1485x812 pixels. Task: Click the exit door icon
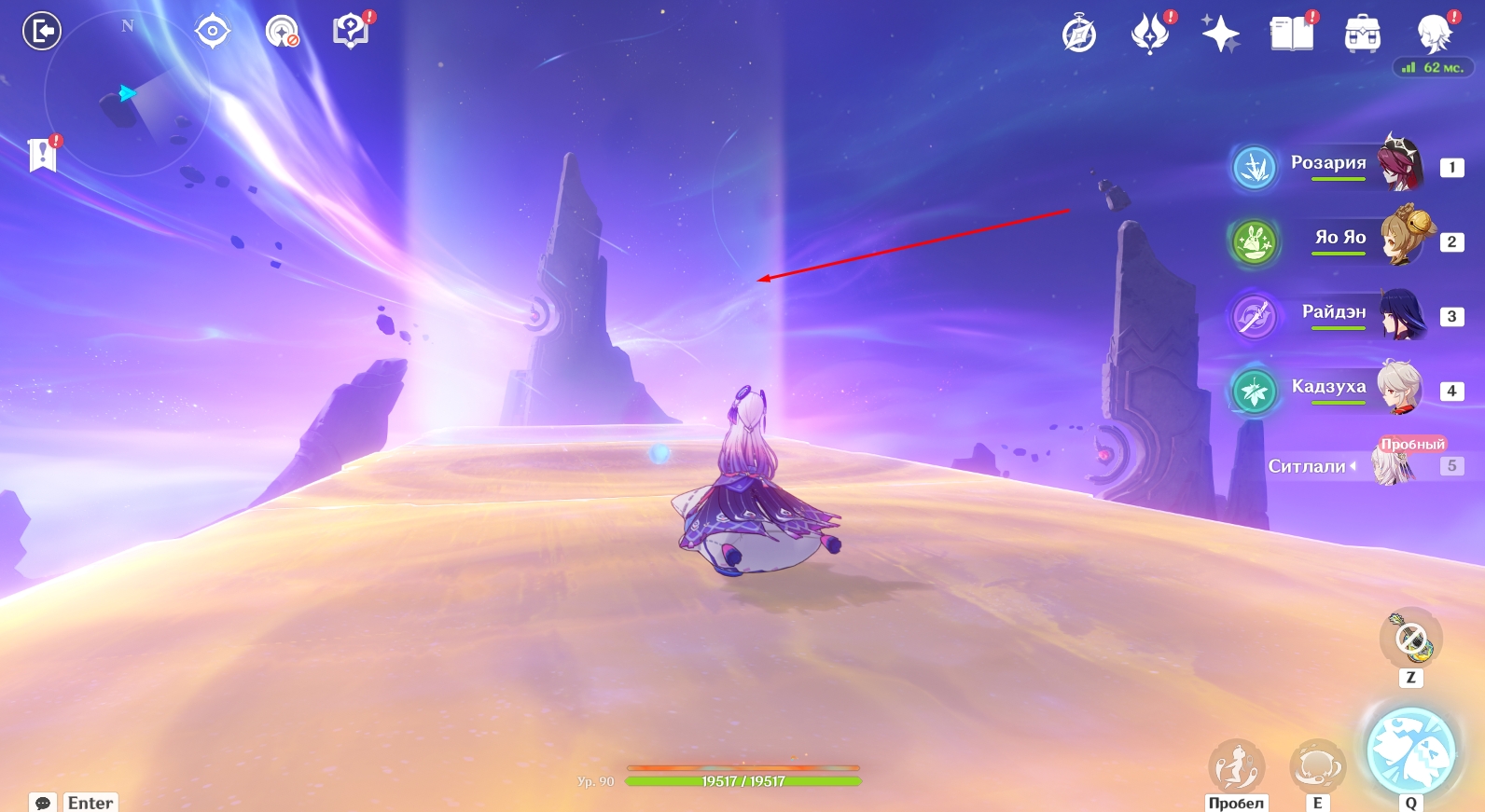[42, 32]
